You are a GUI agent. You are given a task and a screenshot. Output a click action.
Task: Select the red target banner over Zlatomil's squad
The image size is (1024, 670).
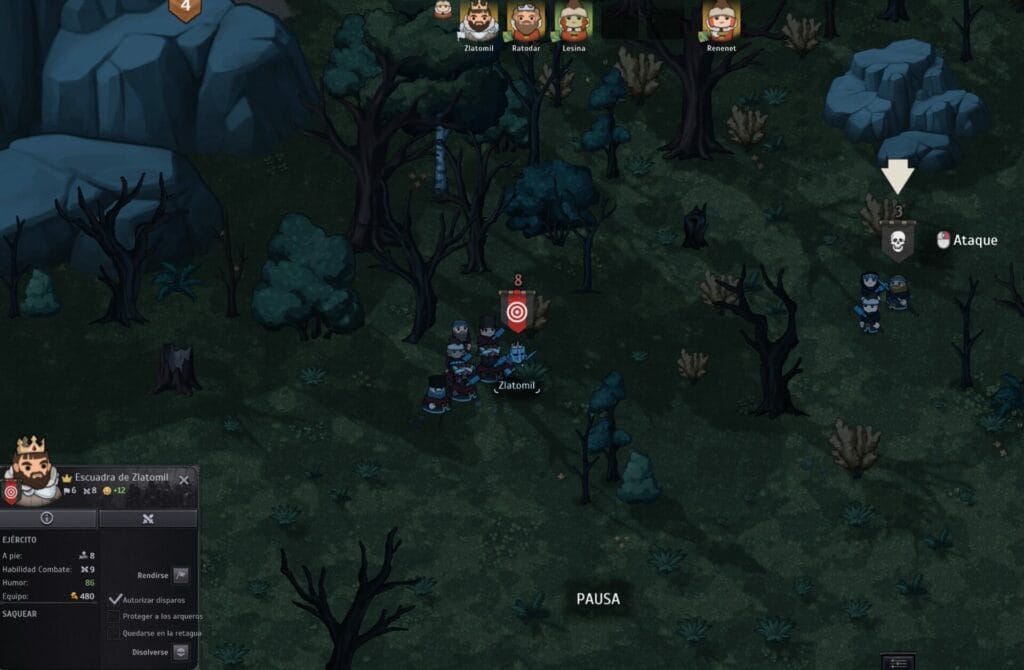tap(516, 311)
